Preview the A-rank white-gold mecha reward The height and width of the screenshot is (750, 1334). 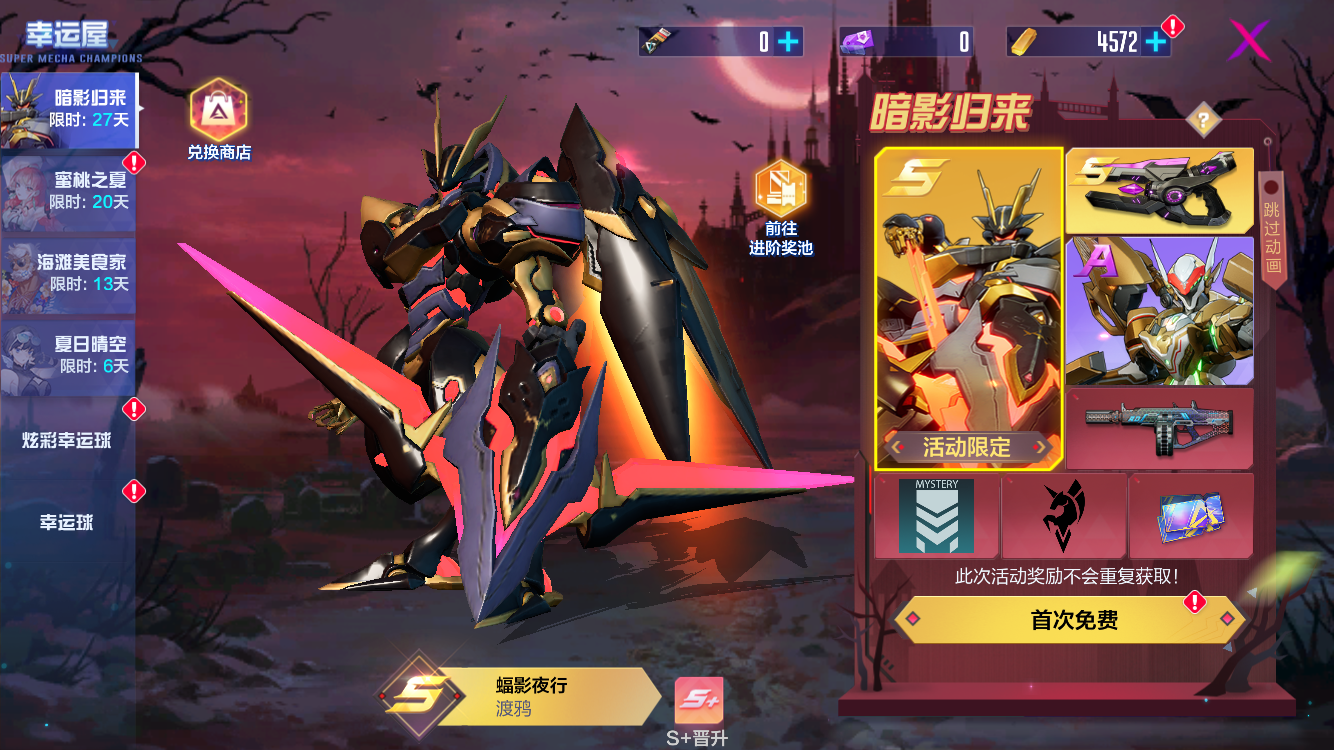1159,310
